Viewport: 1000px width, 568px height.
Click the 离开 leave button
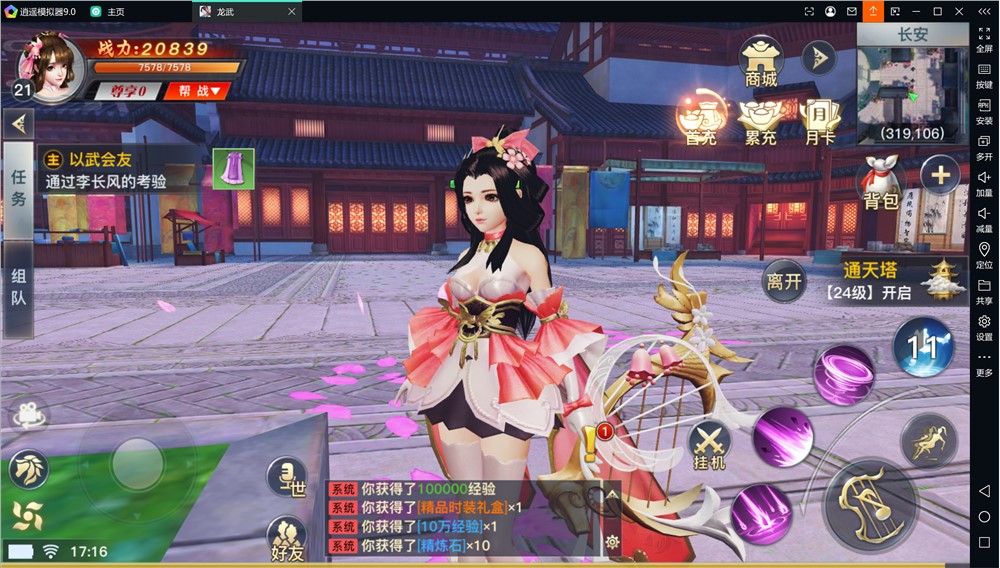pos(785,281)
